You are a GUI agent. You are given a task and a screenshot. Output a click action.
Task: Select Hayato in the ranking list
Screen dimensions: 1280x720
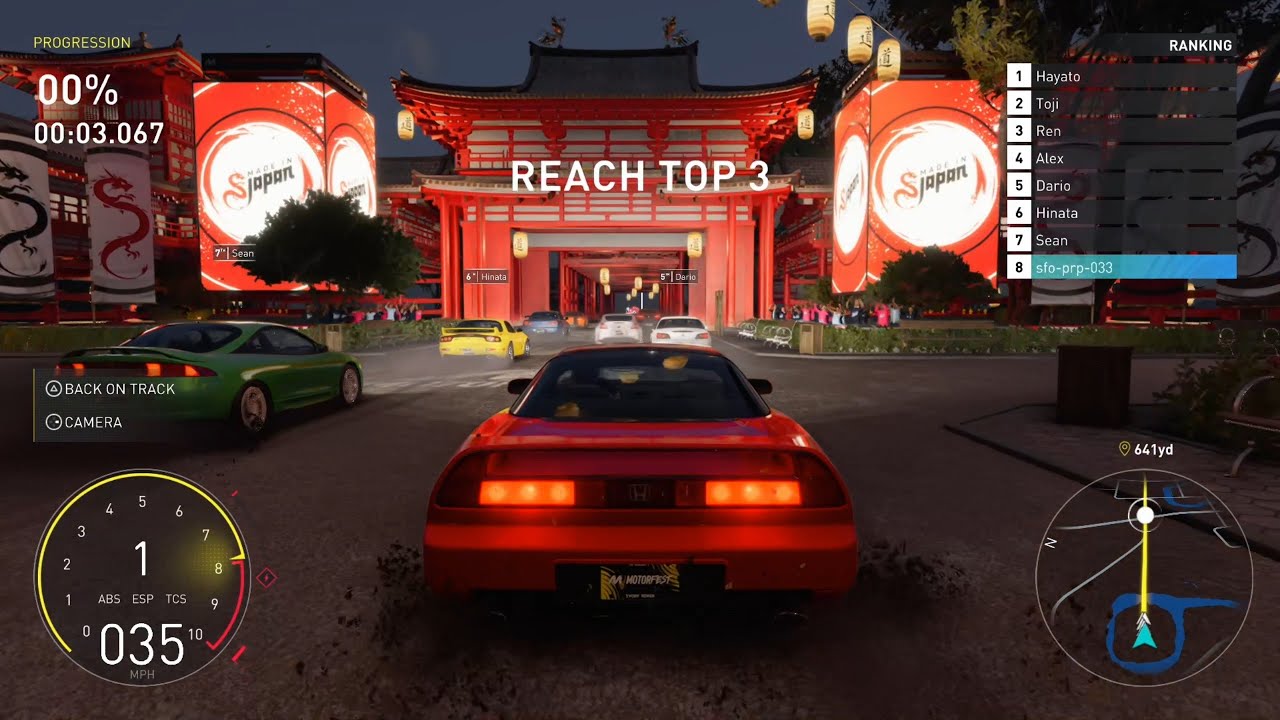[1121, 76]
